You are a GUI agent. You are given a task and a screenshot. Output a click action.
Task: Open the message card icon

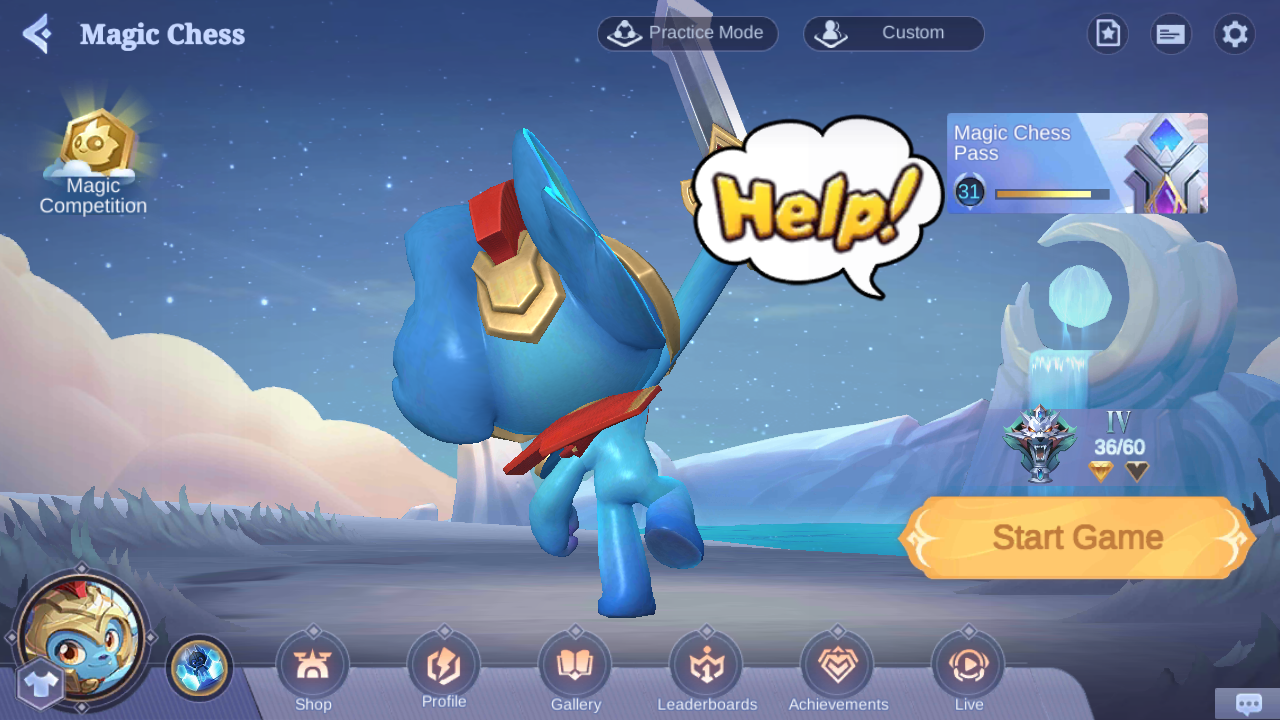(1170, 34)
